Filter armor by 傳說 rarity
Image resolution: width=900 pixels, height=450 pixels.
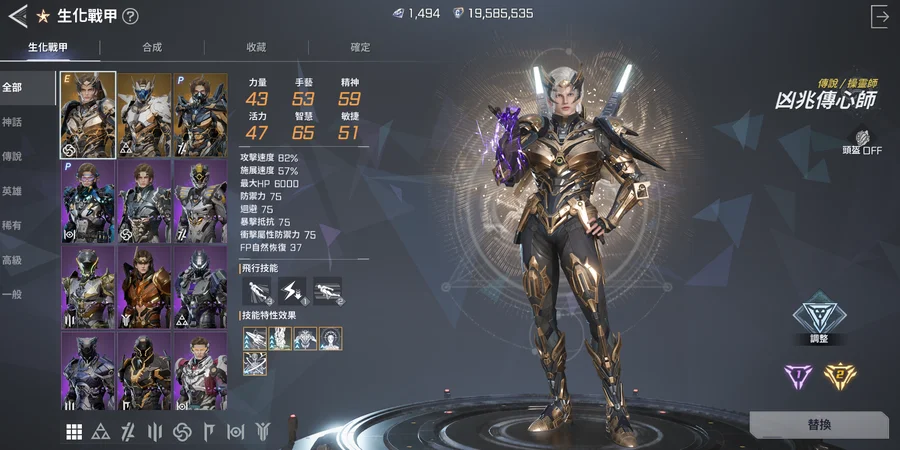click(x=14, y=157)
